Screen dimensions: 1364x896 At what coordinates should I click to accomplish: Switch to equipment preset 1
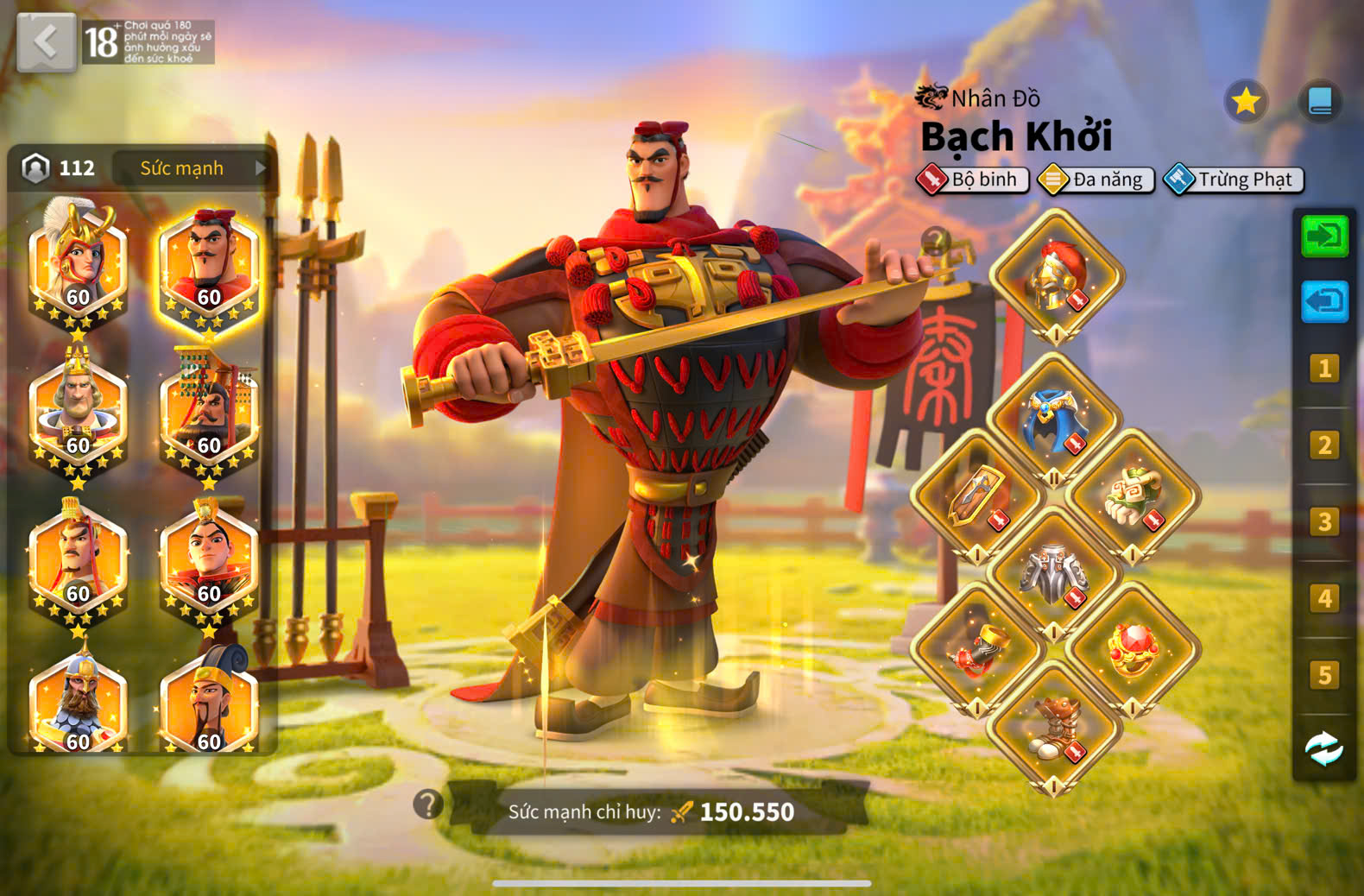[x=1324, y=369]
